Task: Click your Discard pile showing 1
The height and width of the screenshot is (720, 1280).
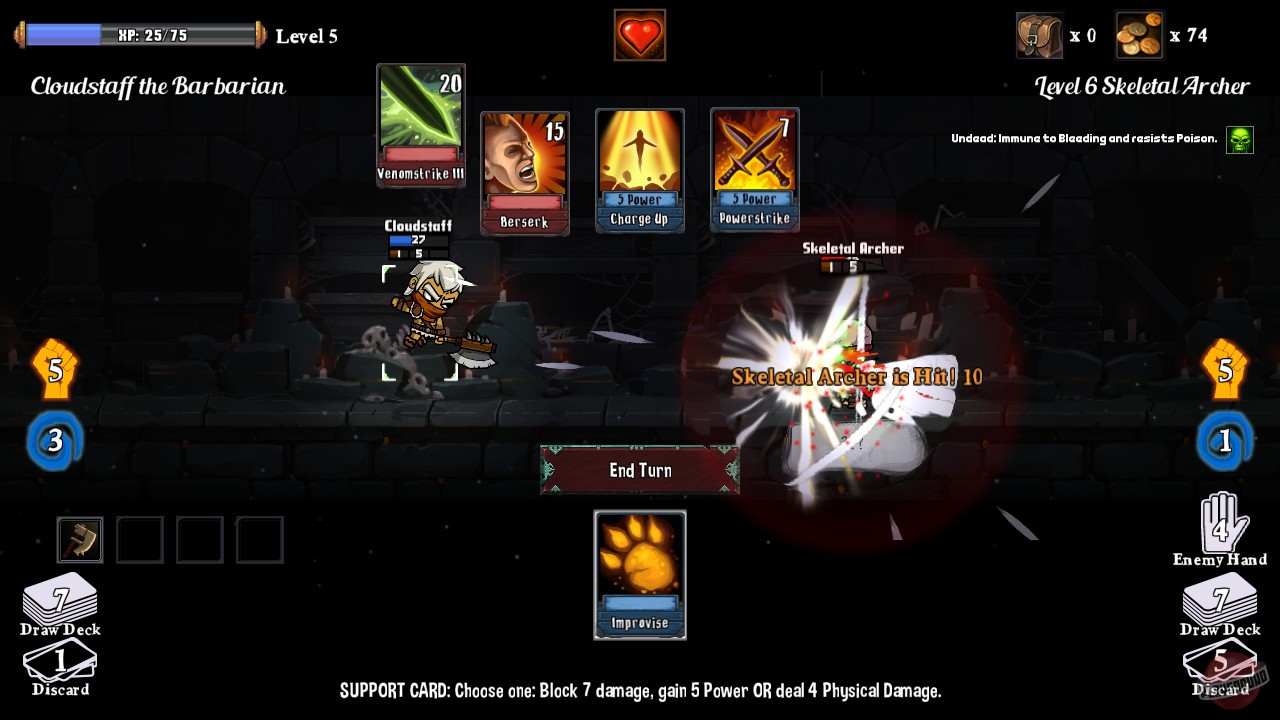Action: point(60,665)
